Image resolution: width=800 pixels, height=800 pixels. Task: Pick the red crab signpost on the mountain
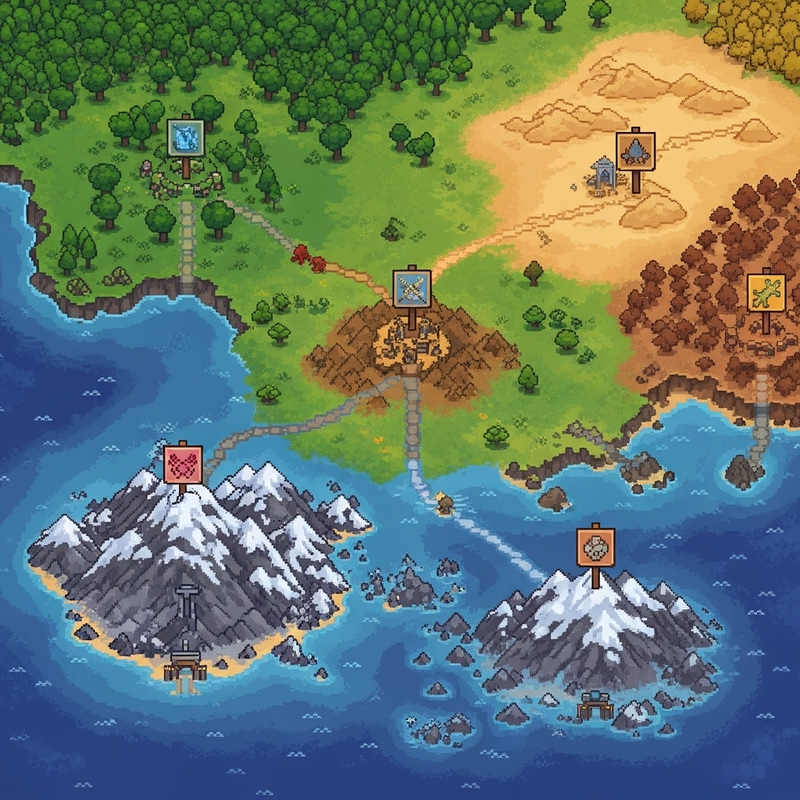point(183,463)
